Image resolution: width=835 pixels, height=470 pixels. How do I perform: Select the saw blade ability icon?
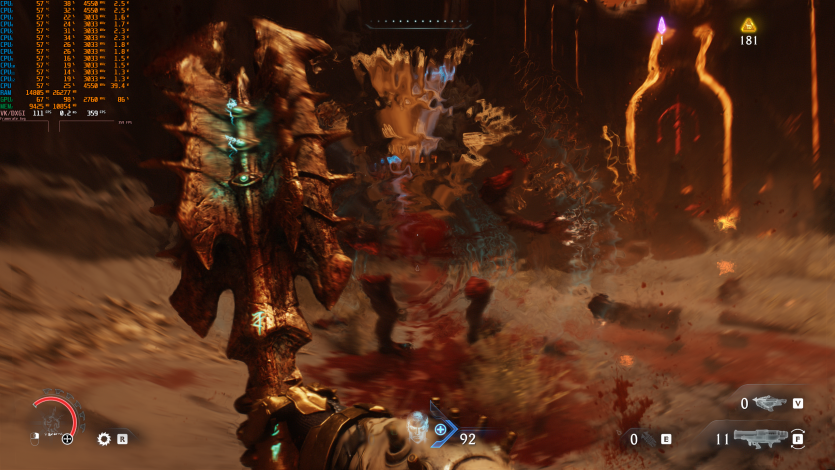pyautogui.click(x=103, y=438)
